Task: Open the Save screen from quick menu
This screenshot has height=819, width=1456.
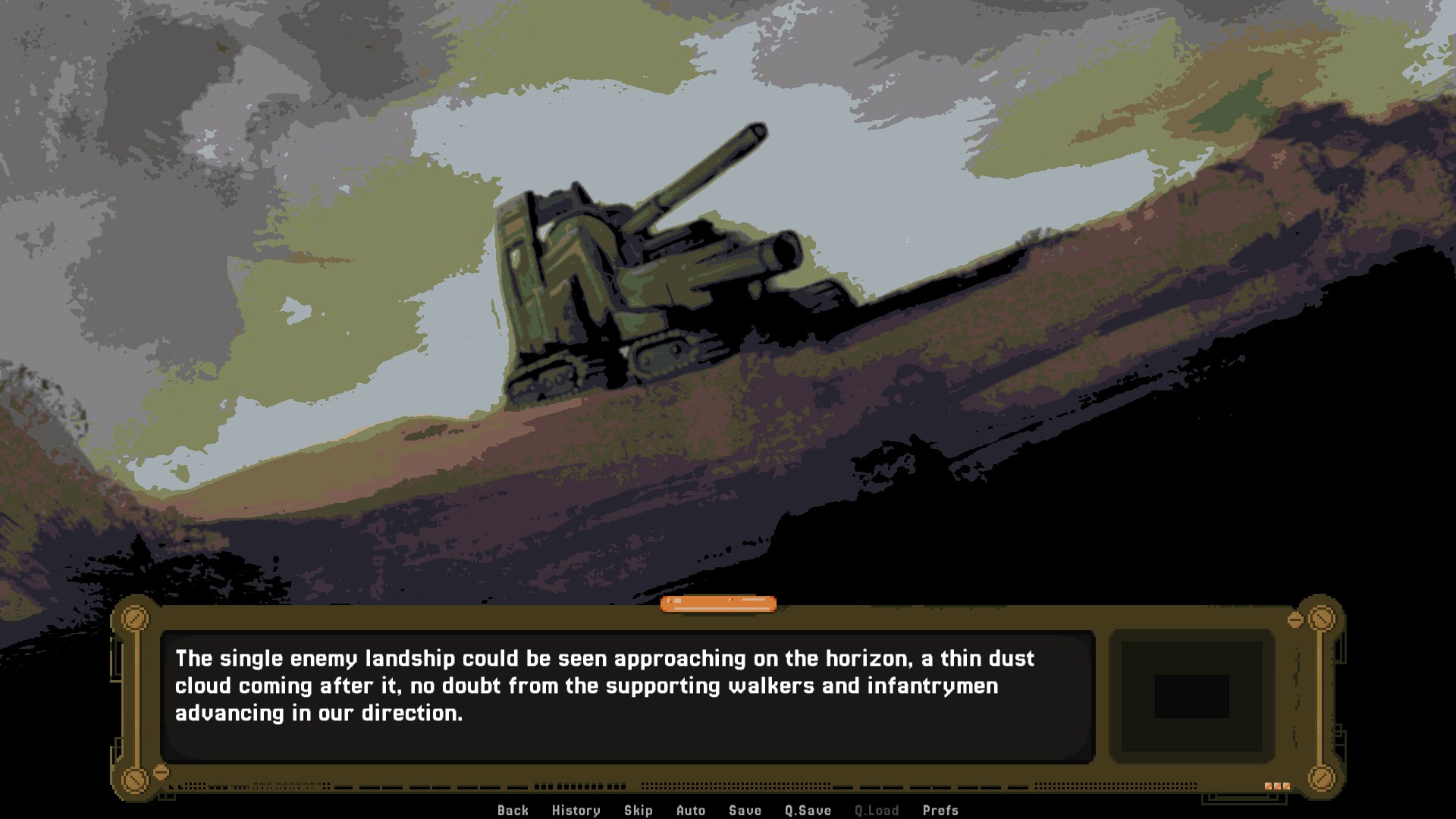Action: [x=744, y=810]
